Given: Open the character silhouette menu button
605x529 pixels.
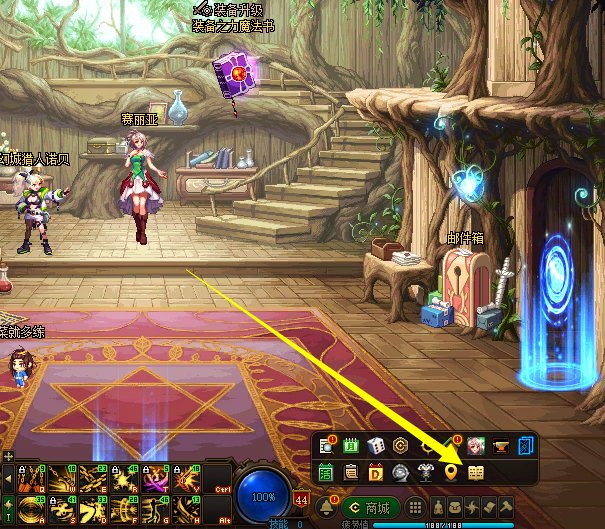Looking at the screenshot, I should 437,506.
